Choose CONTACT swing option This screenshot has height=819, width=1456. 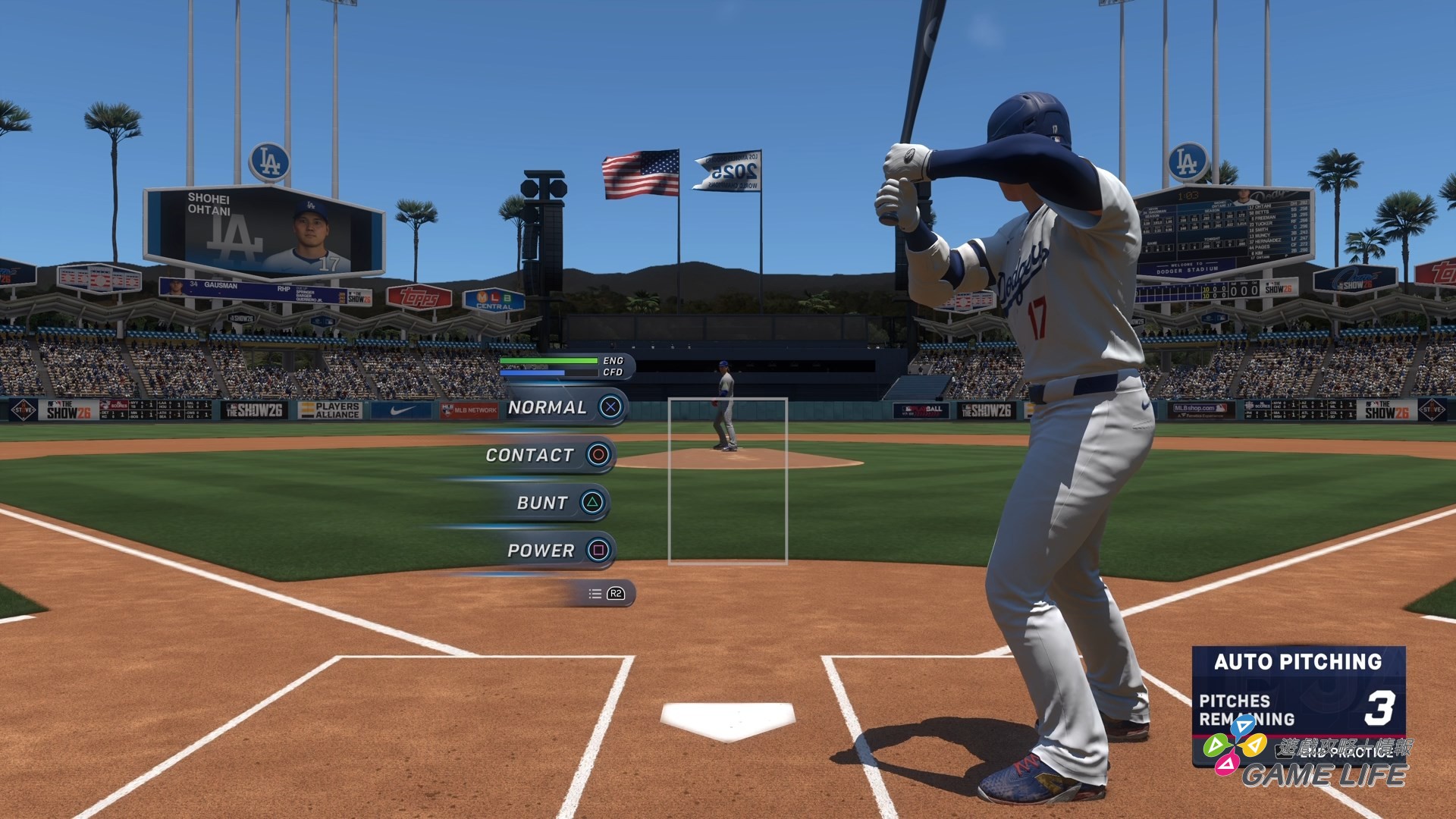pyautogui.click(x=529, y=455)
